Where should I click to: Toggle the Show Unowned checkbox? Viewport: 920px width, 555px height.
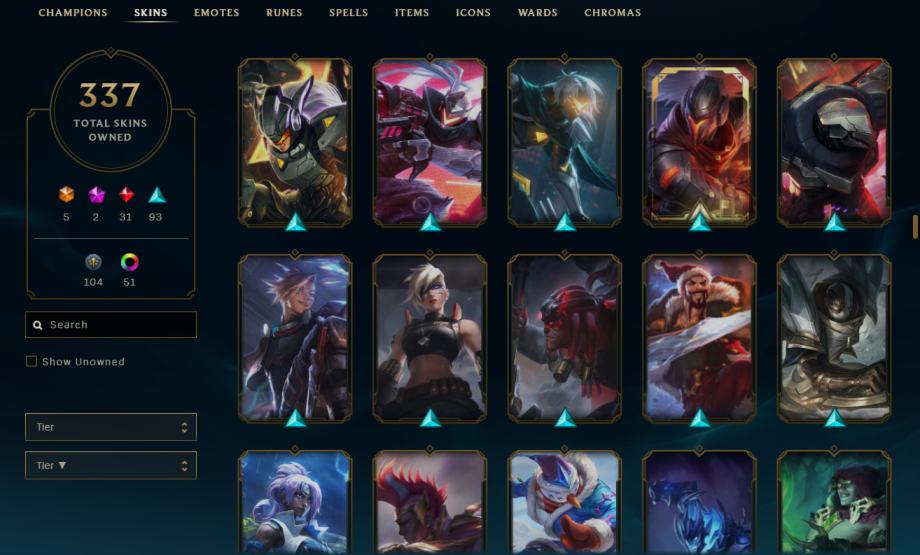tap(32, 362)
